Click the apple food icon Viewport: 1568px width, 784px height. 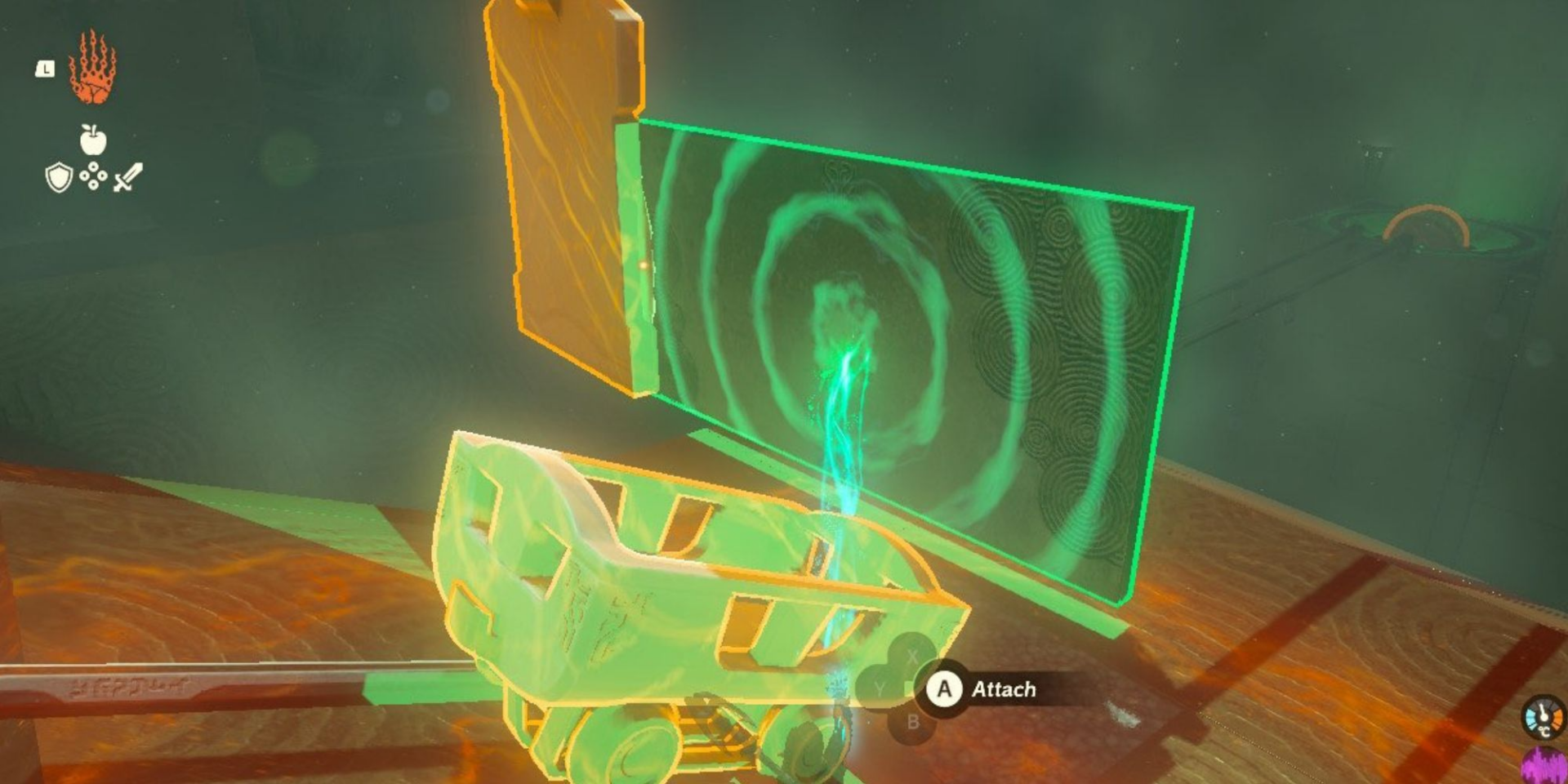(94, 140)
